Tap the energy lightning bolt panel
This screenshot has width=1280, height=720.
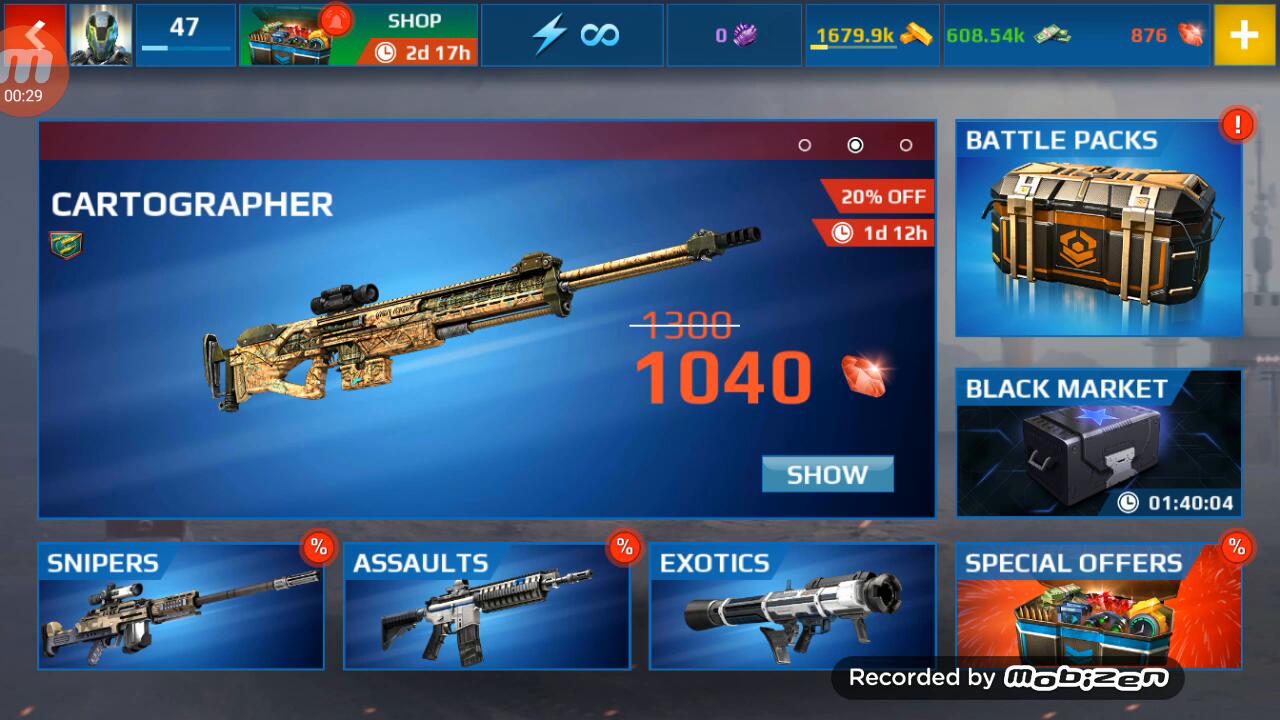point(573,35)
